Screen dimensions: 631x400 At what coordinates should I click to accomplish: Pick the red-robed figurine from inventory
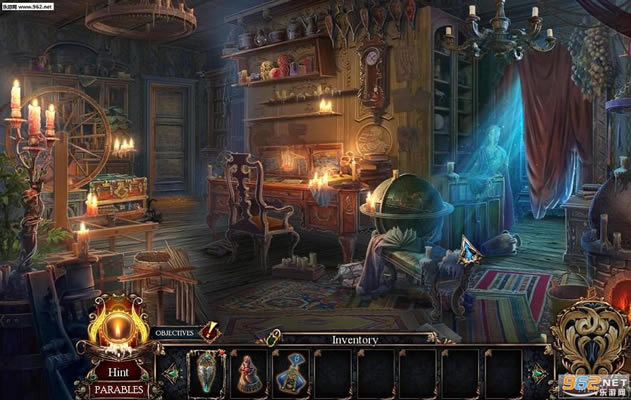[x=247, y=374]
